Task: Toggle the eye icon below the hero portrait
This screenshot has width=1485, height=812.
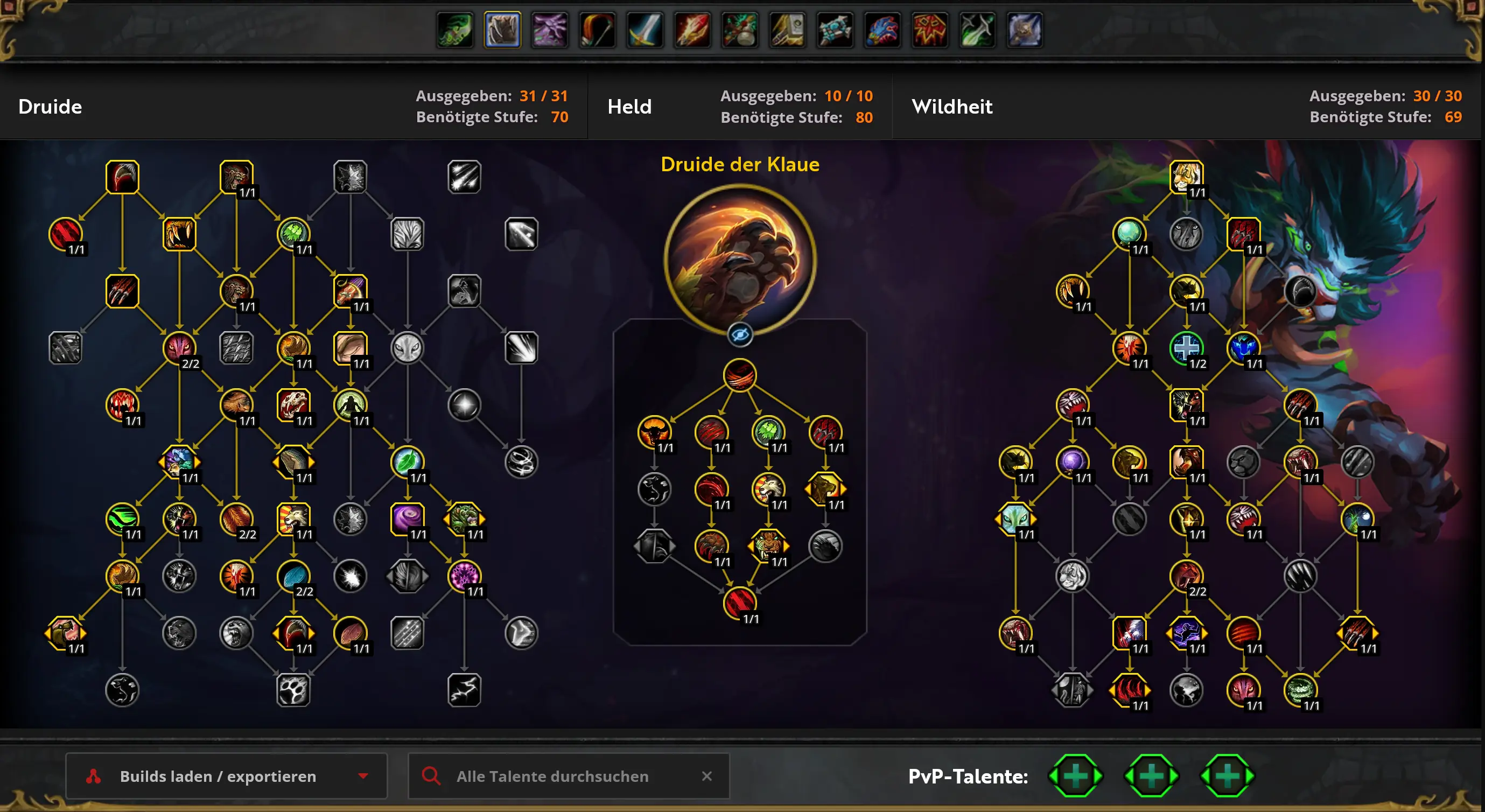Action: [x=740, y=334]
